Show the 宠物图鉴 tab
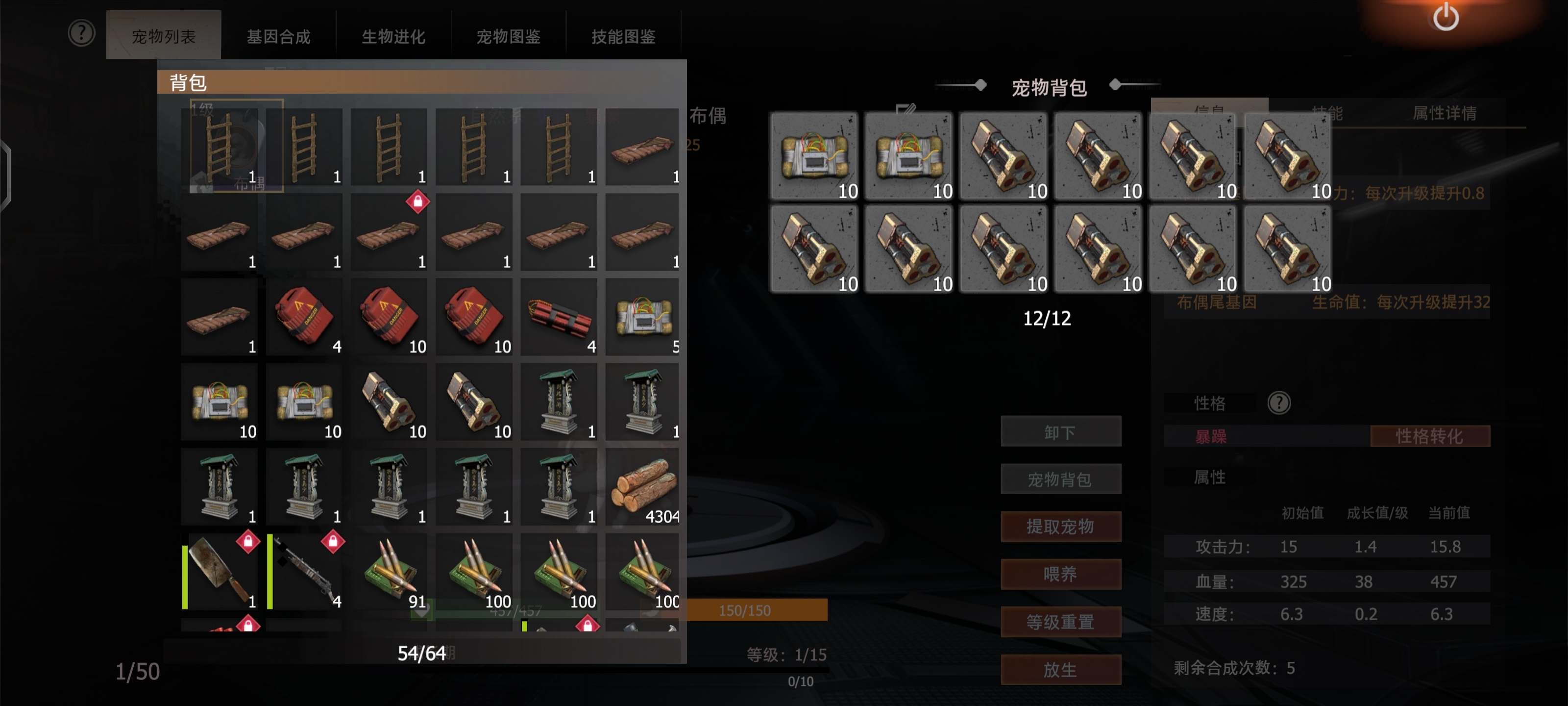1568x706 pixels. click(508, 37)
